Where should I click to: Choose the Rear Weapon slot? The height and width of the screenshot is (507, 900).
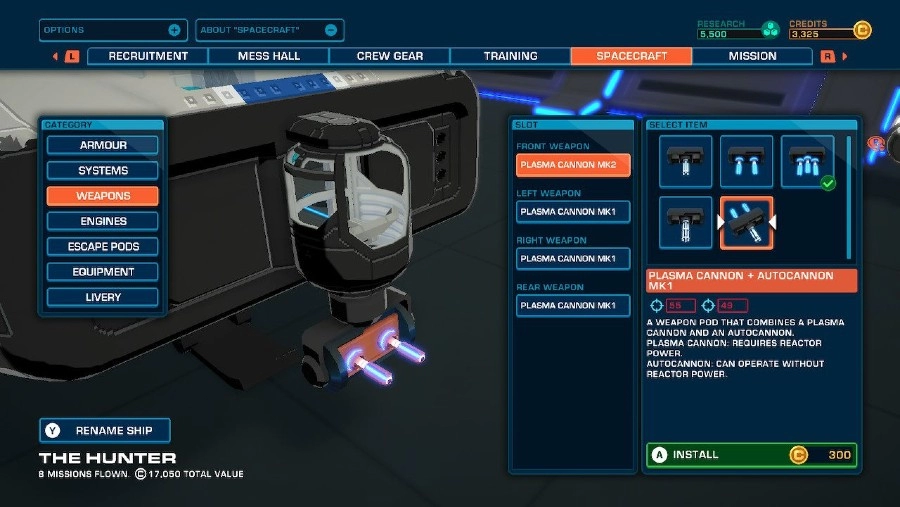pos(573,305)
